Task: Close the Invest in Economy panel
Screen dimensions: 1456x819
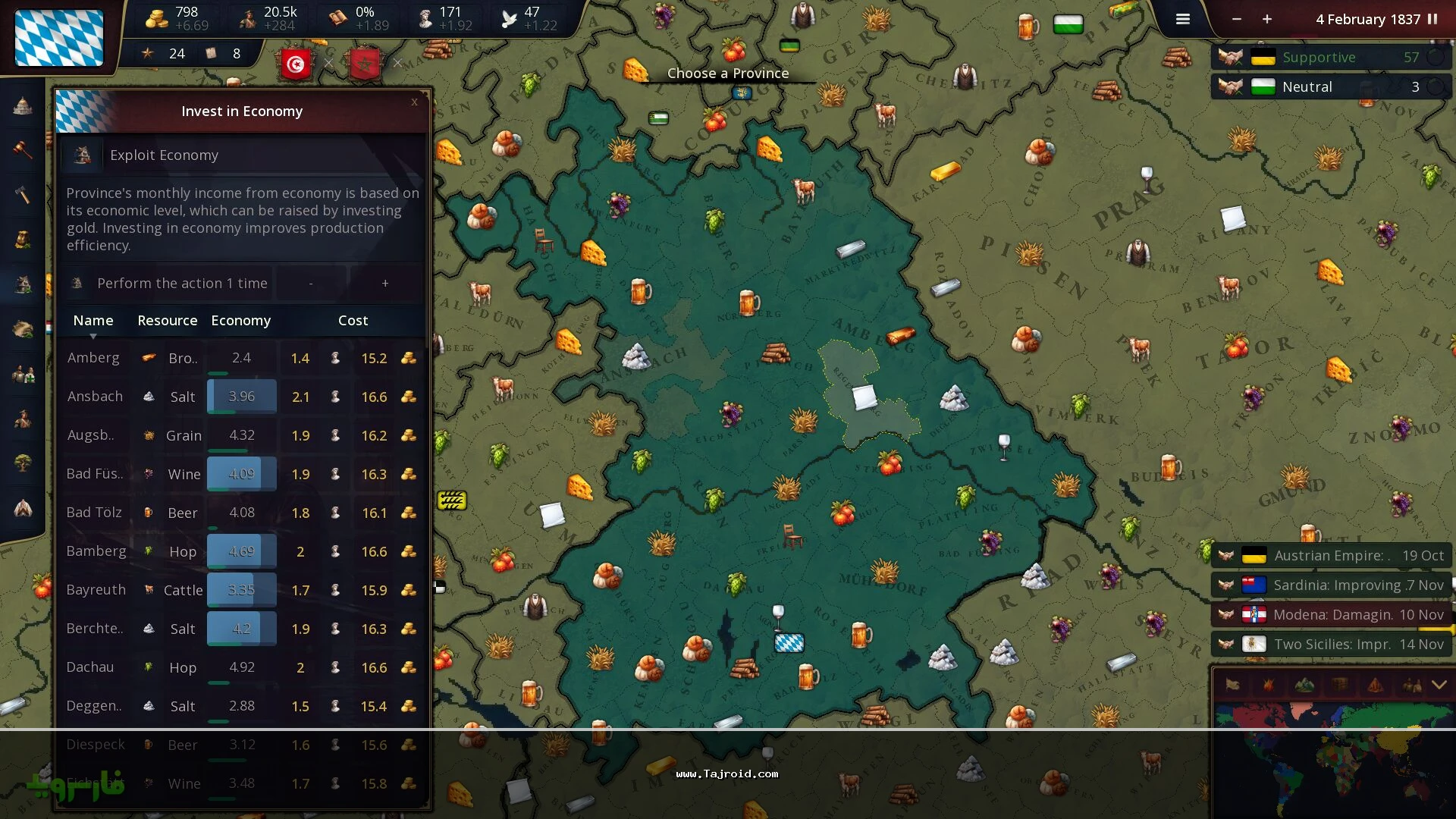Action: (x=414, y=102)
